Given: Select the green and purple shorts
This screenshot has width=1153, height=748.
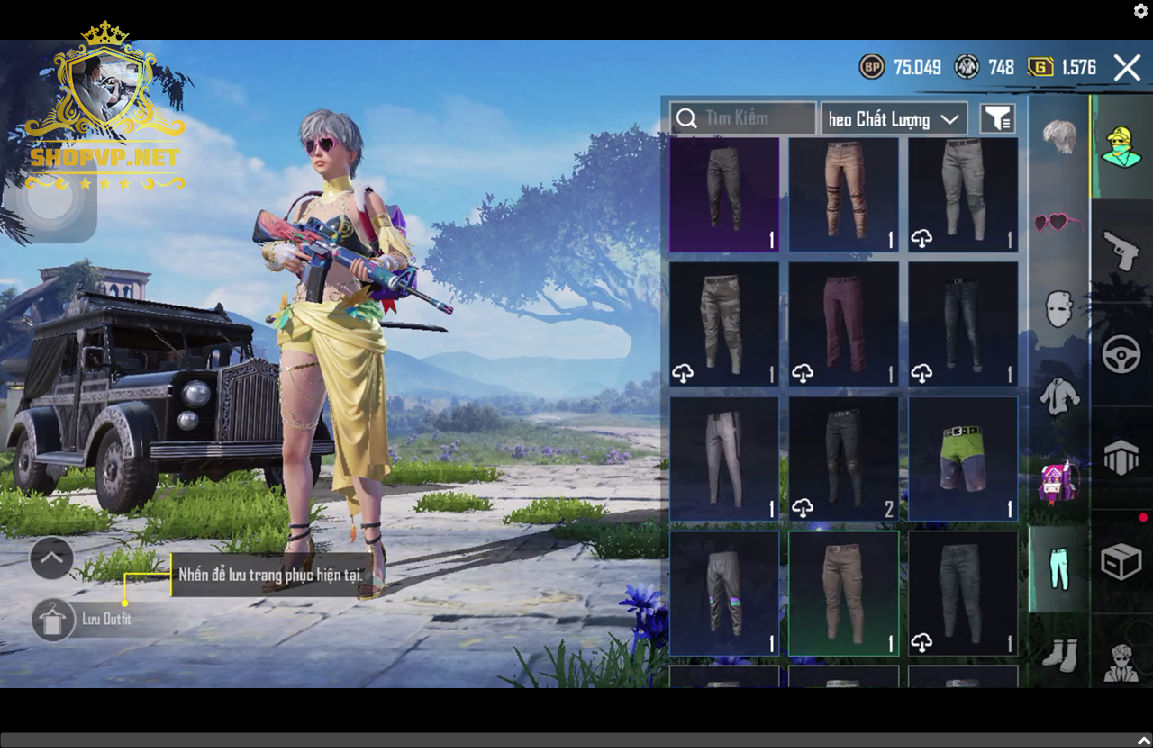Looking at the screenshot, I should [x=963, y=459].
